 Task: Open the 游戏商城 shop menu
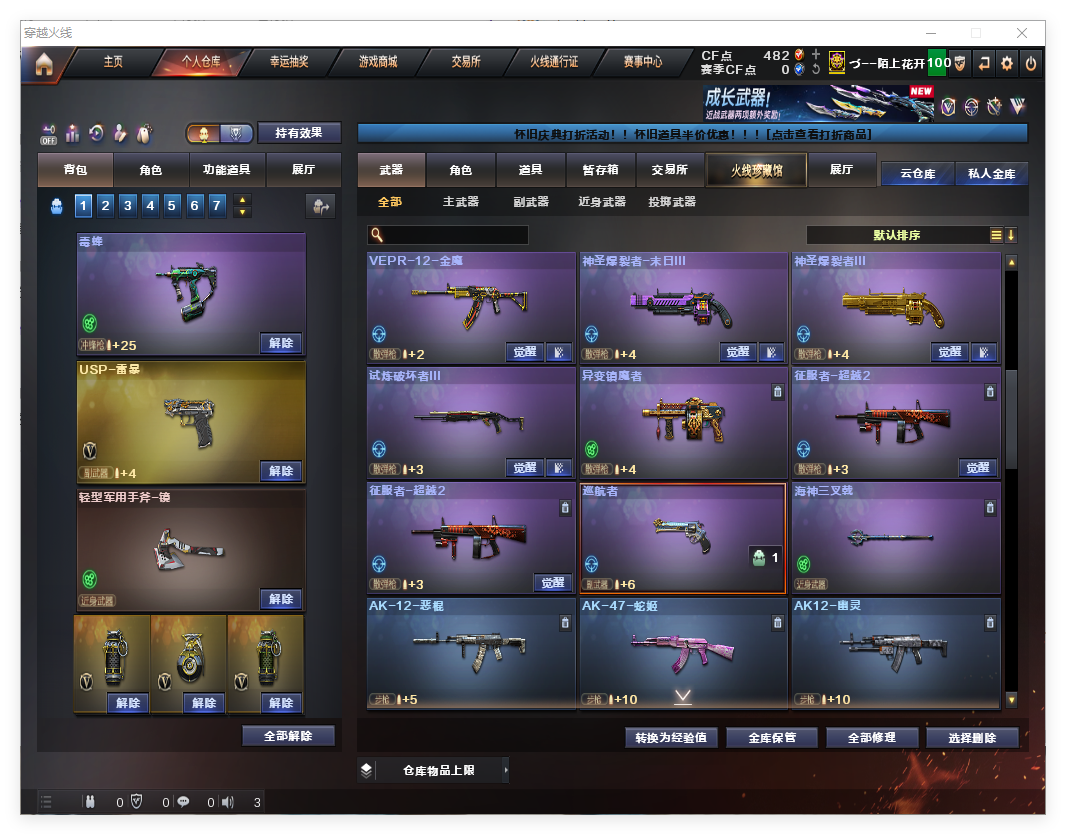click(x=377, y=62)
